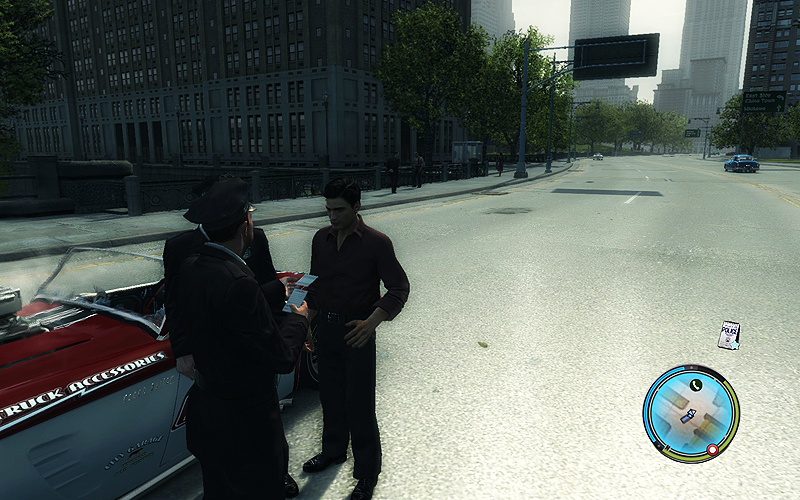Image resolution: width=800 pixels, height=500 pixels.
Task: Click the circular minimap
Action: tap(691, 413)
